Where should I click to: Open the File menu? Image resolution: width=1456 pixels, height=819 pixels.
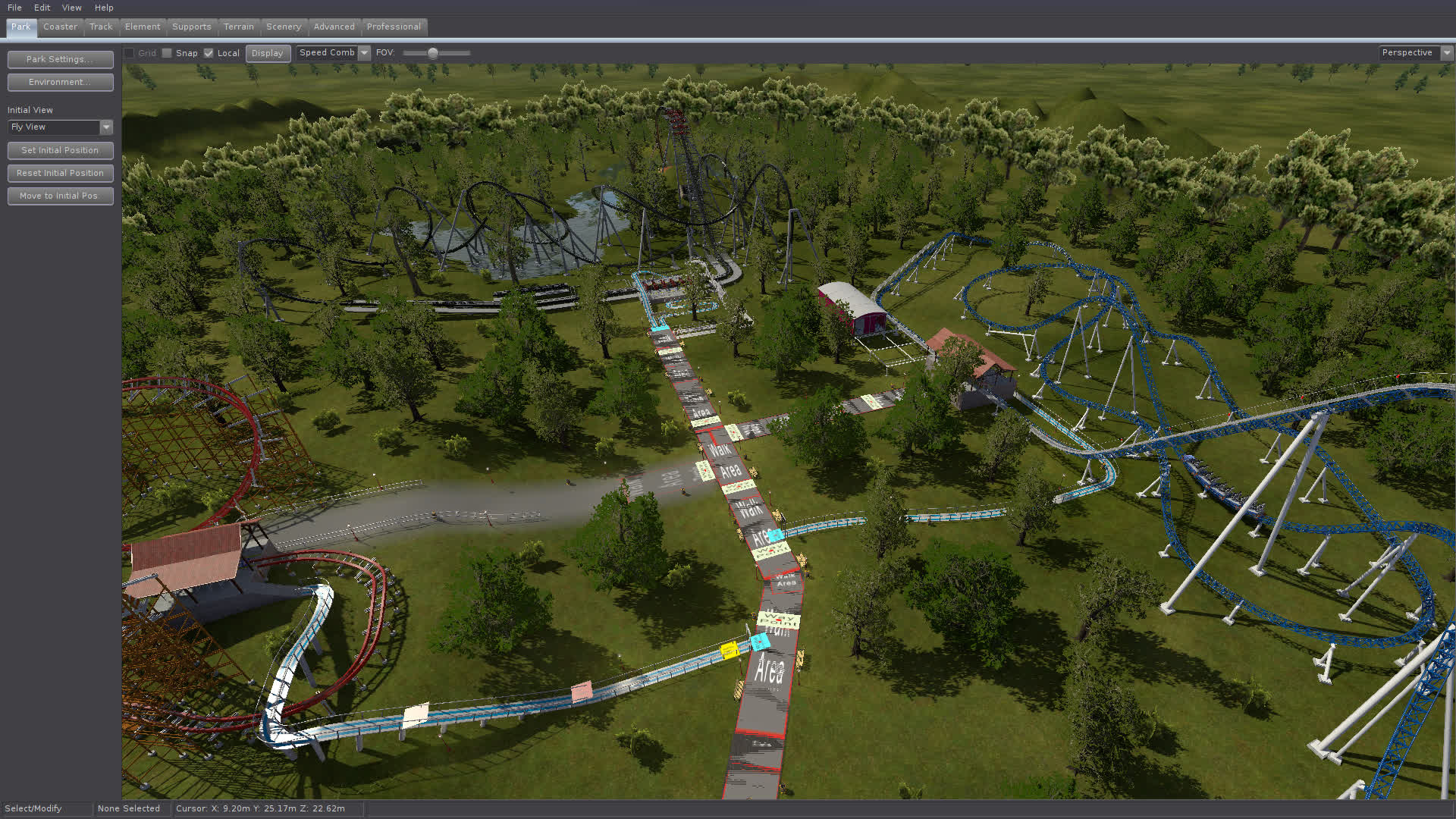[14, 8]
